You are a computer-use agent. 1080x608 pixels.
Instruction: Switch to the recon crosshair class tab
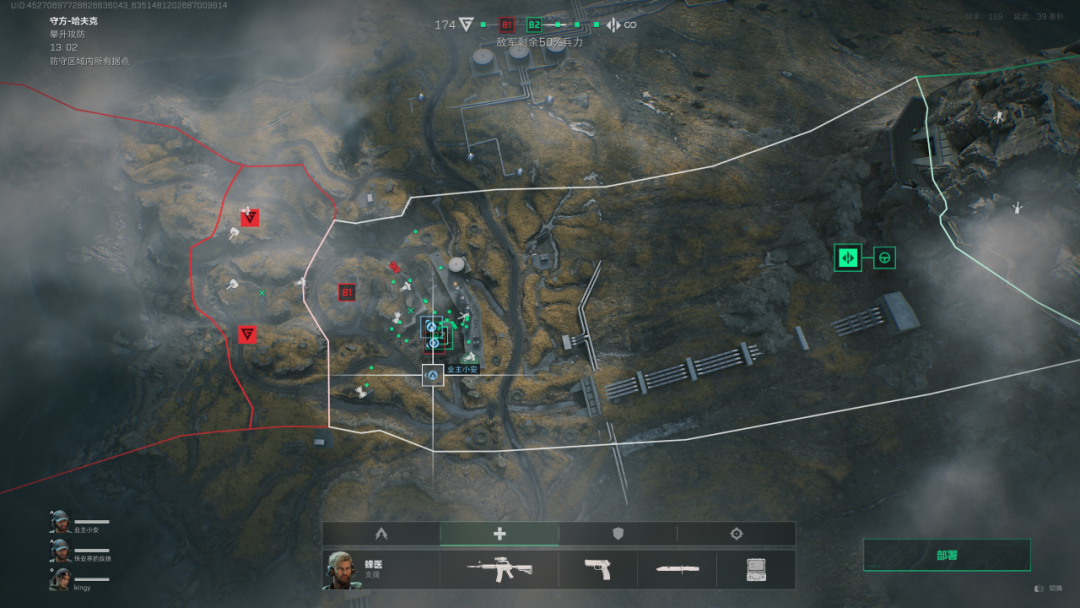coord(736,534)
